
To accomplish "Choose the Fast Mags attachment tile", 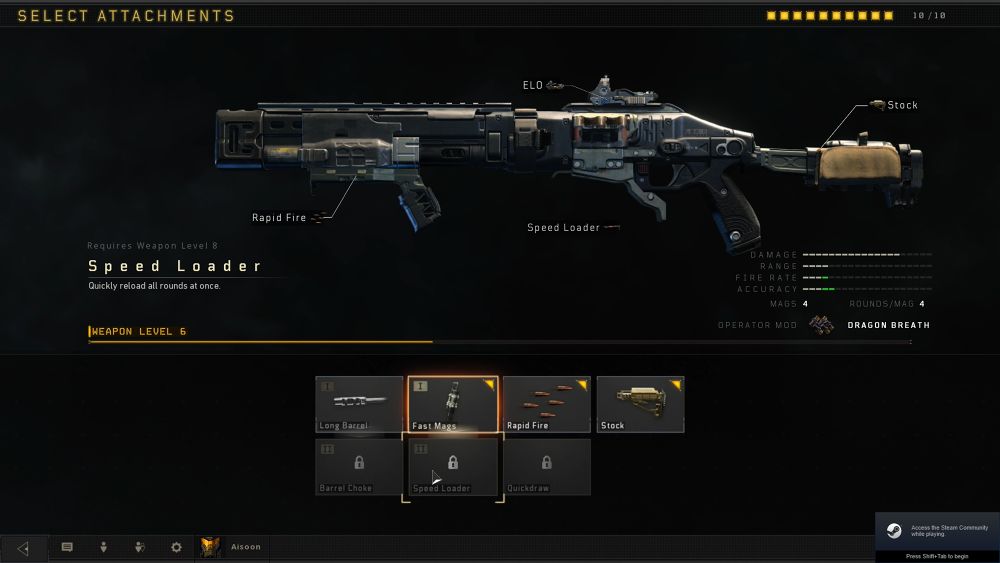I will [452, 404].
